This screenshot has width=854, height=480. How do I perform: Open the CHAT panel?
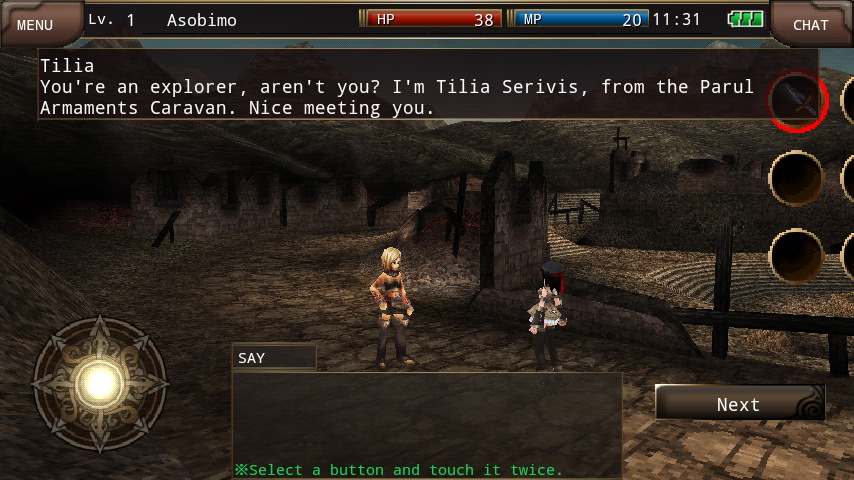[x=811, y=24]
